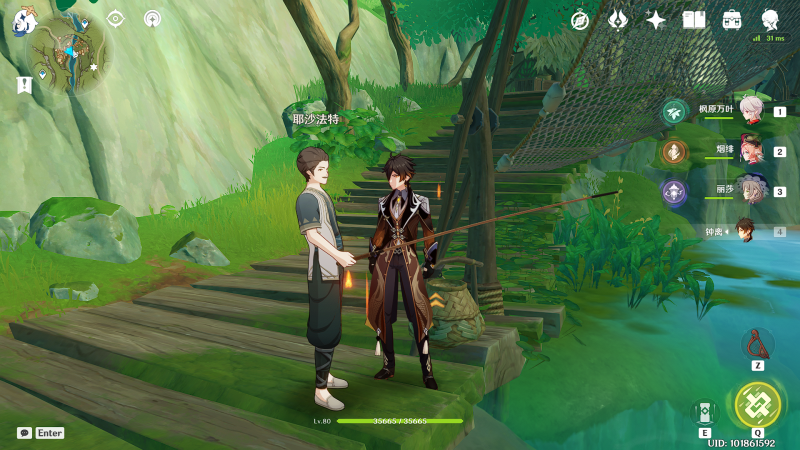Open the Paimon menu
Image resolution: width=800 pixels, height=450 pixels.
point(24,18)
